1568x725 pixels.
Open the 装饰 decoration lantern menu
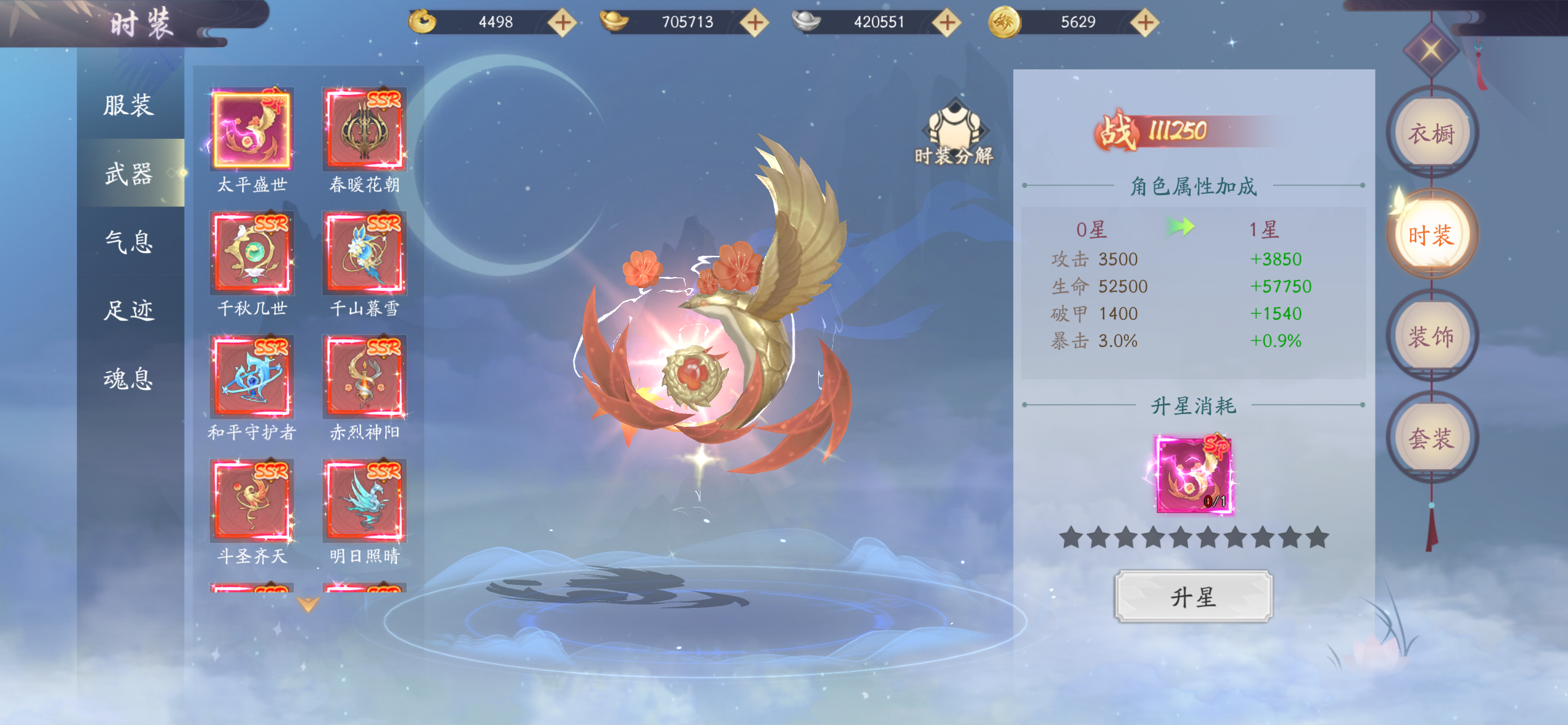pos(1431,337)
